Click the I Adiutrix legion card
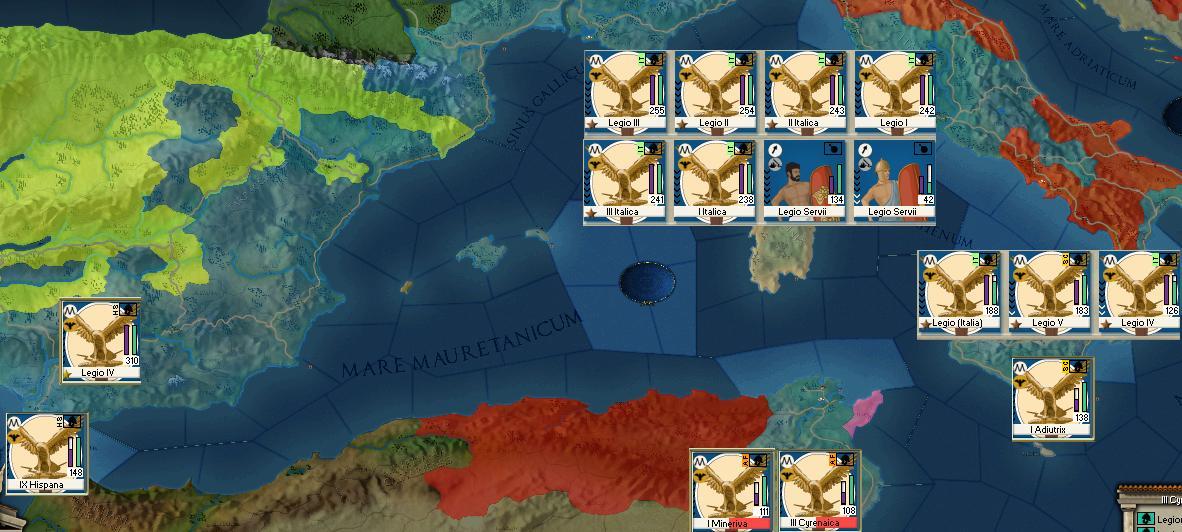This screenshot has width=1182, height=532. tap(1052, 399)
